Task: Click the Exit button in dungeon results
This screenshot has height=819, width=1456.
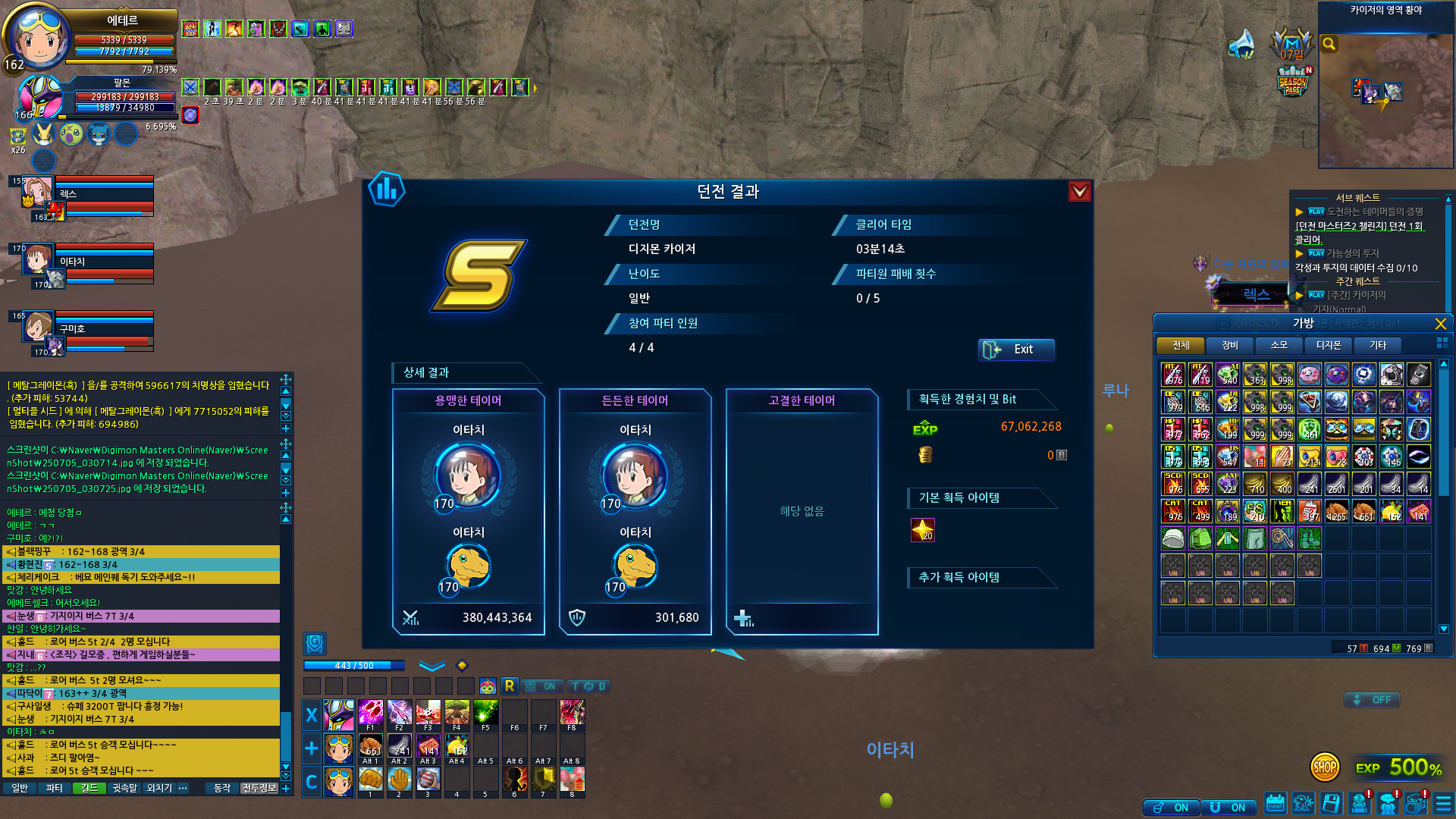Action: [x=1015, y=350]
